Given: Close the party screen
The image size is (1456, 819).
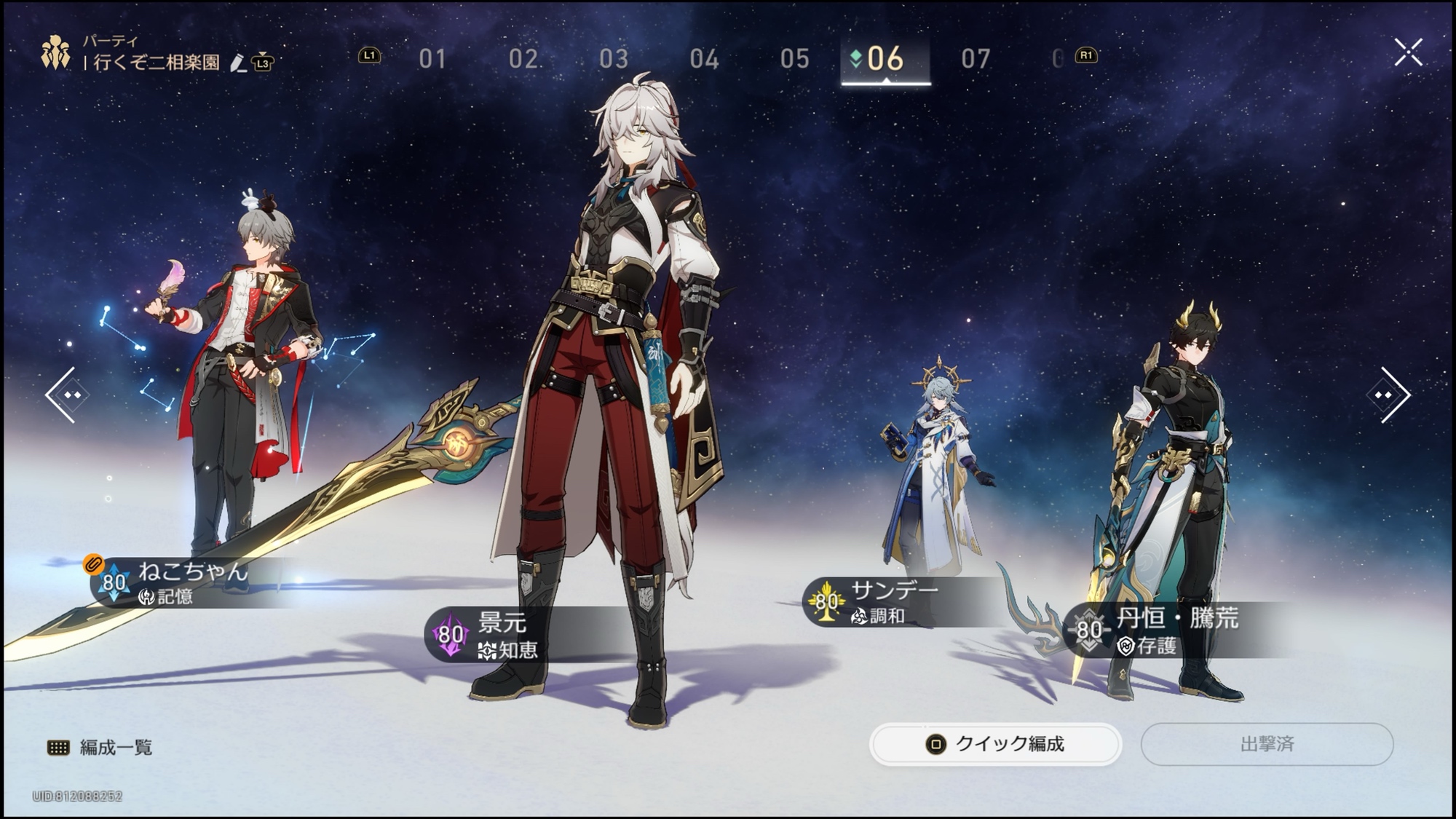Looking at the screenshot, I should 1408,52.
